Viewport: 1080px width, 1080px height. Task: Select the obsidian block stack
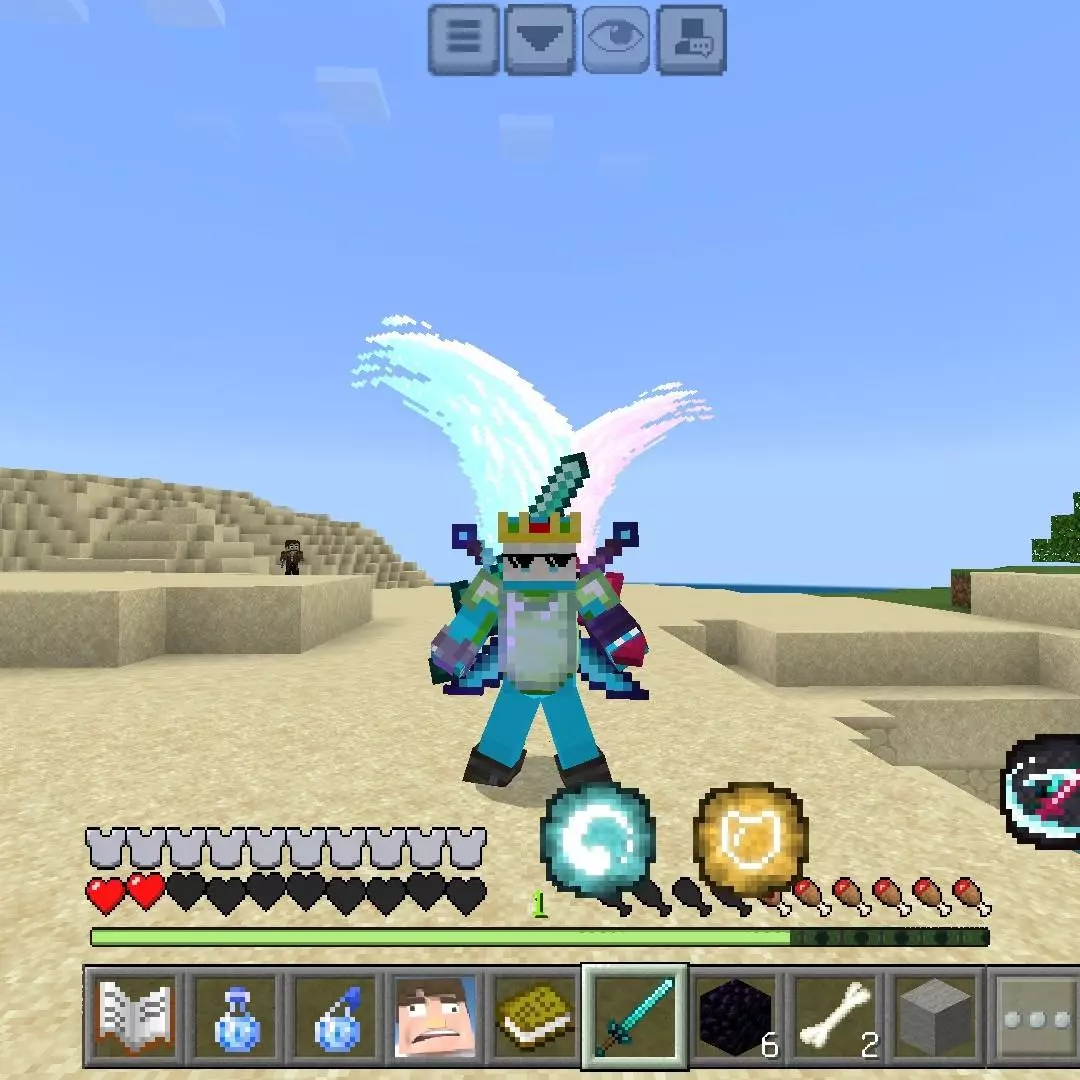[x=736, y=1018]
